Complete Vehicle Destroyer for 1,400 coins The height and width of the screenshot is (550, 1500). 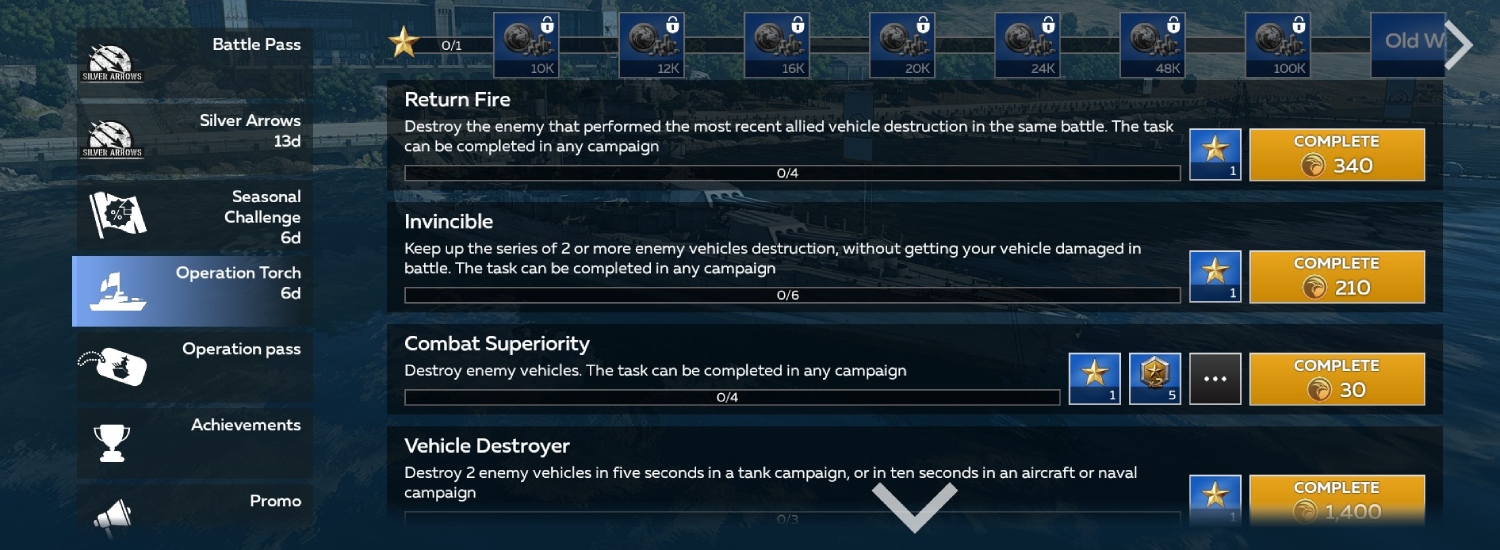1337,500
